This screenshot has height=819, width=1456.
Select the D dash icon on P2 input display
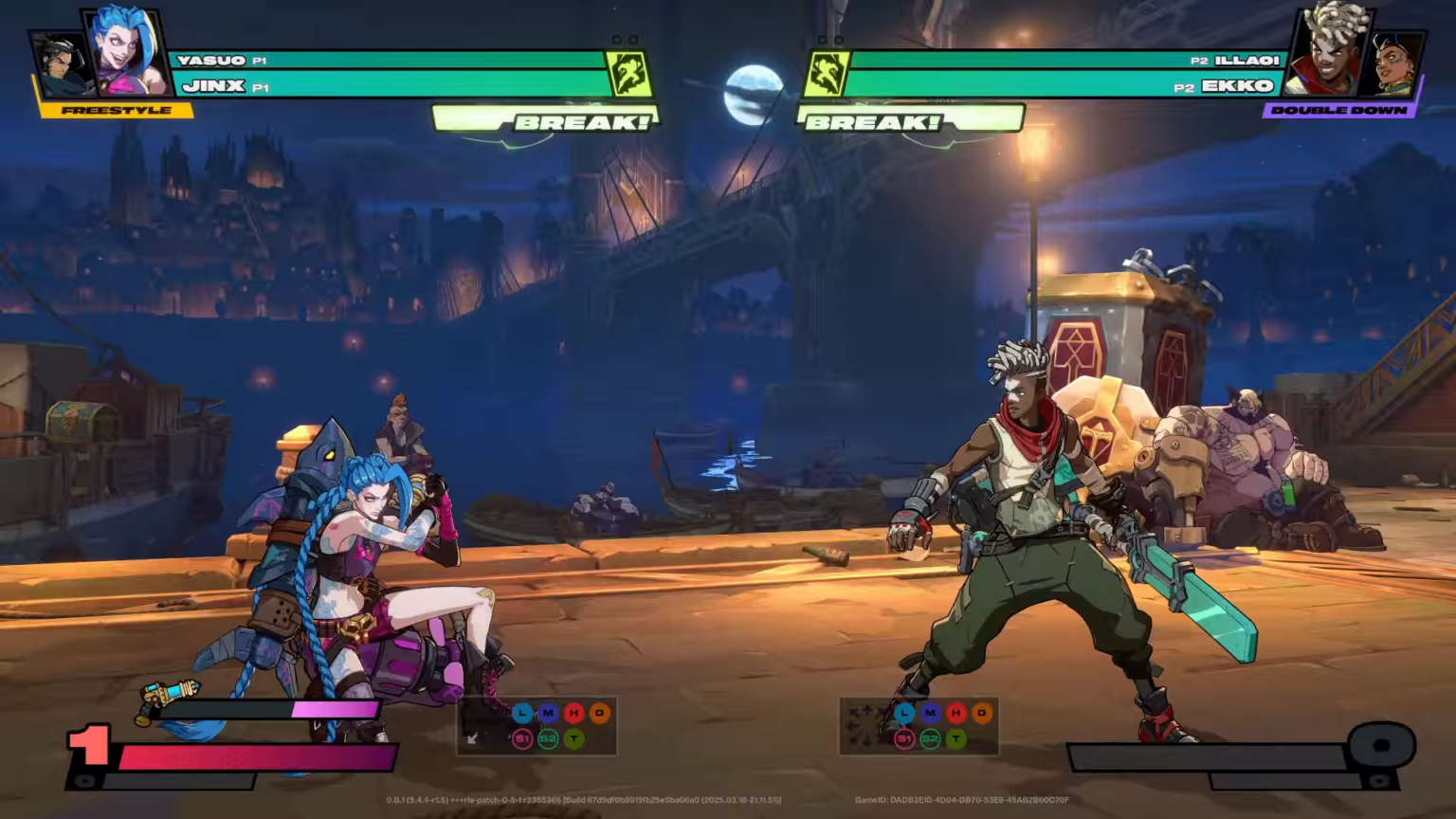(x=982, y=714)
